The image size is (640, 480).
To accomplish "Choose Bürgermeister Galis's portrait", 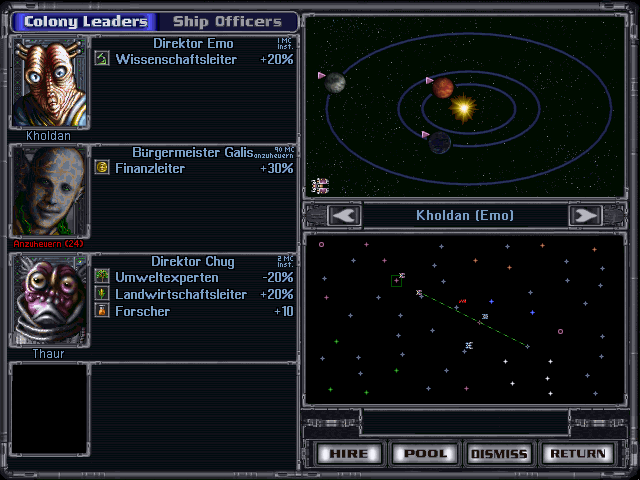I will point(49,190).
